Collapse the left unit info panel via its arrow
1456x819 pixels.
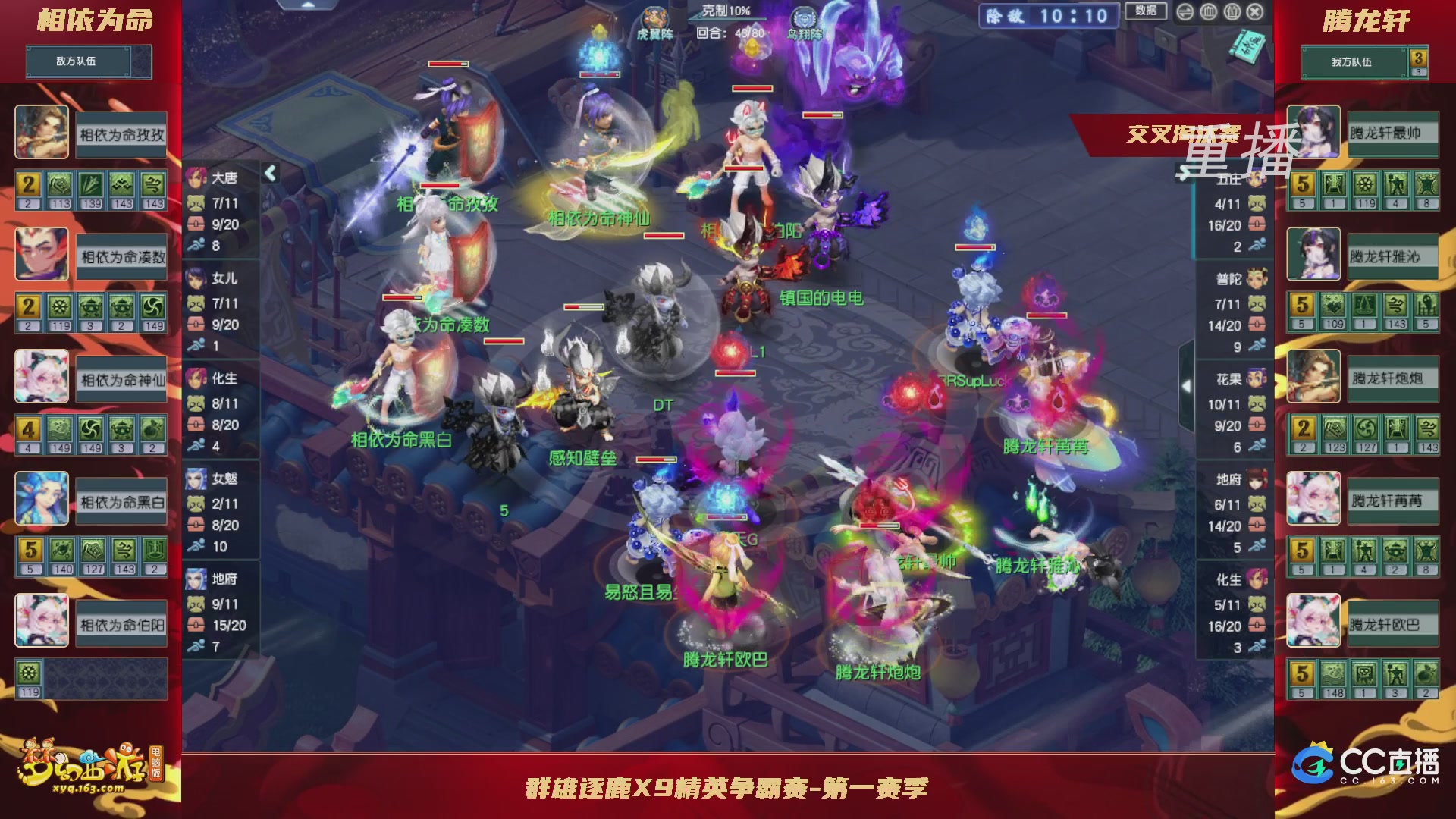click(x=270, y=173)
